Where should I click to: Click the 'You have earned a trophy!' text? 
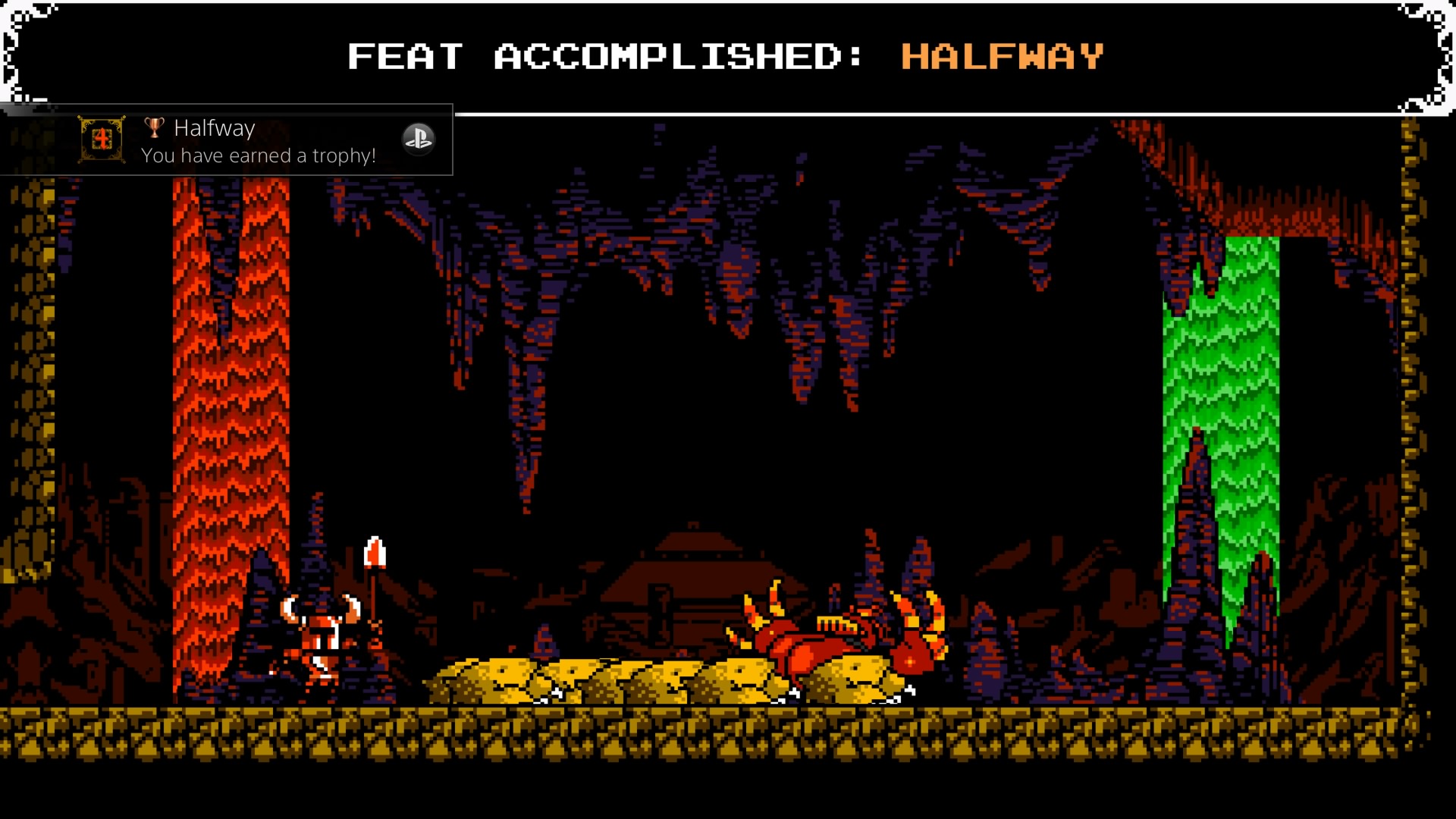click(259, 156)
